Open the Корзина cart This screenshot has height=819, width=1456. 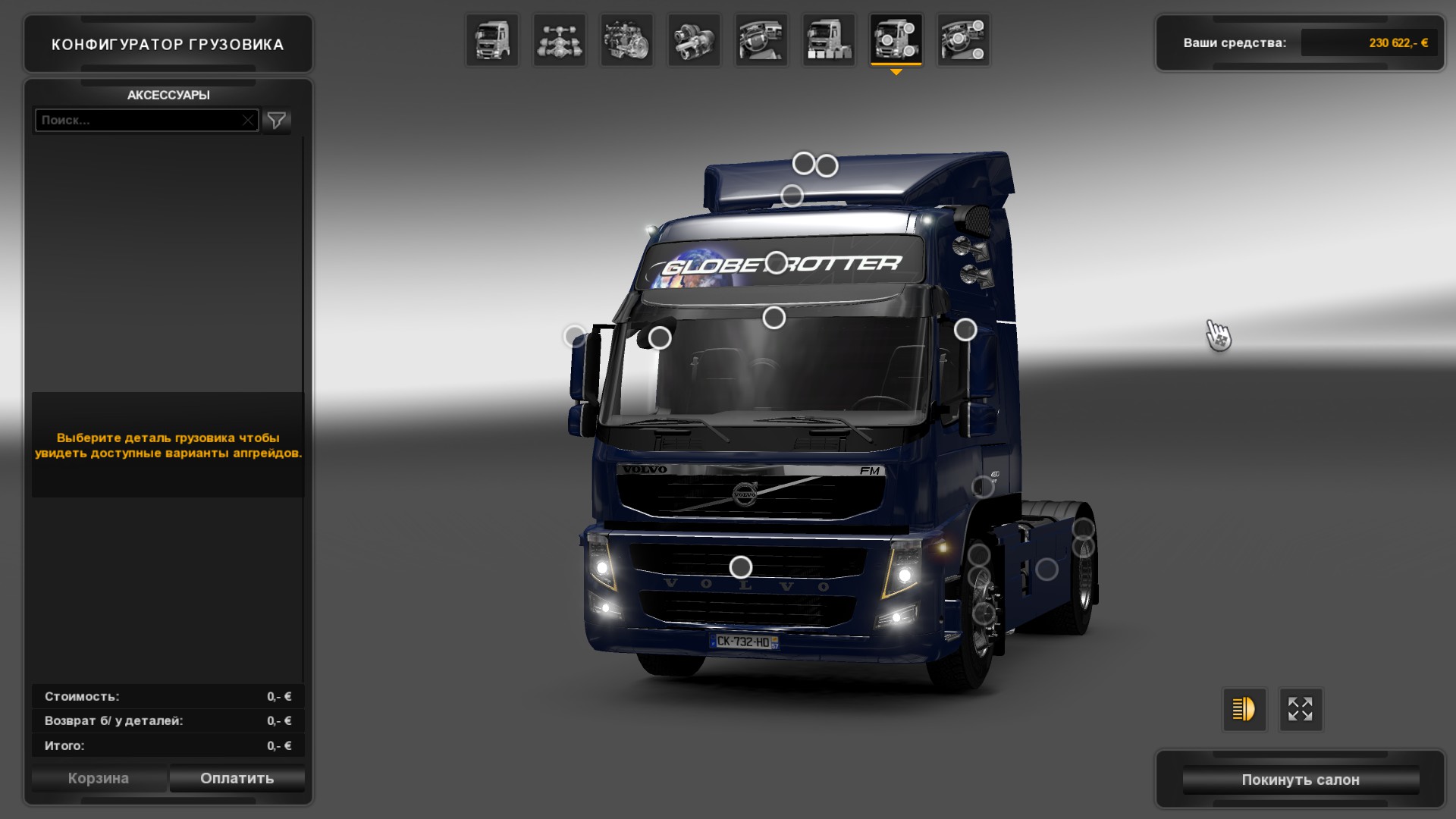click(99, 778)
